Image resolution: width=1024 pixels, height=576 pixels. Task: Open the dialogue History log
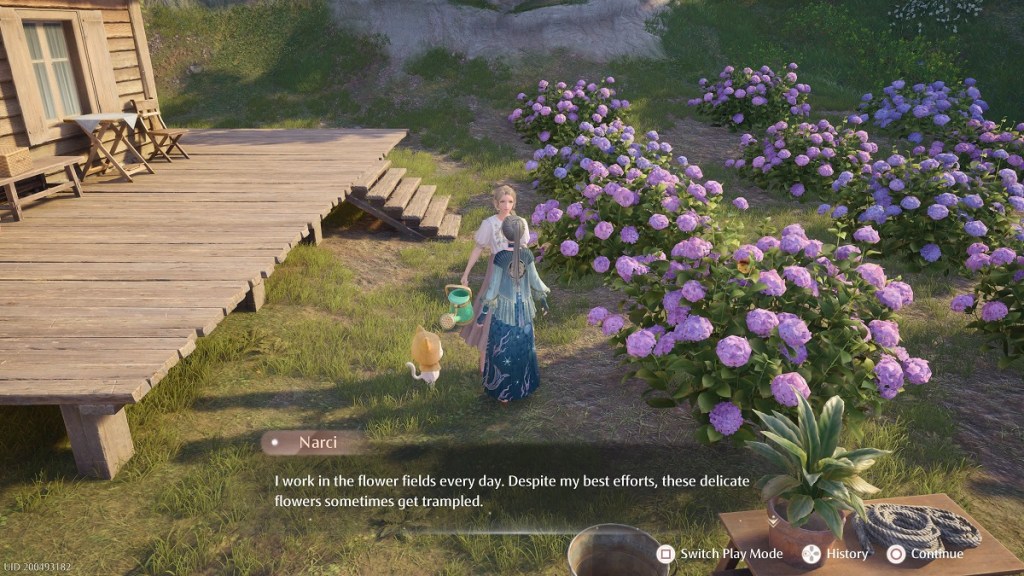836,554
